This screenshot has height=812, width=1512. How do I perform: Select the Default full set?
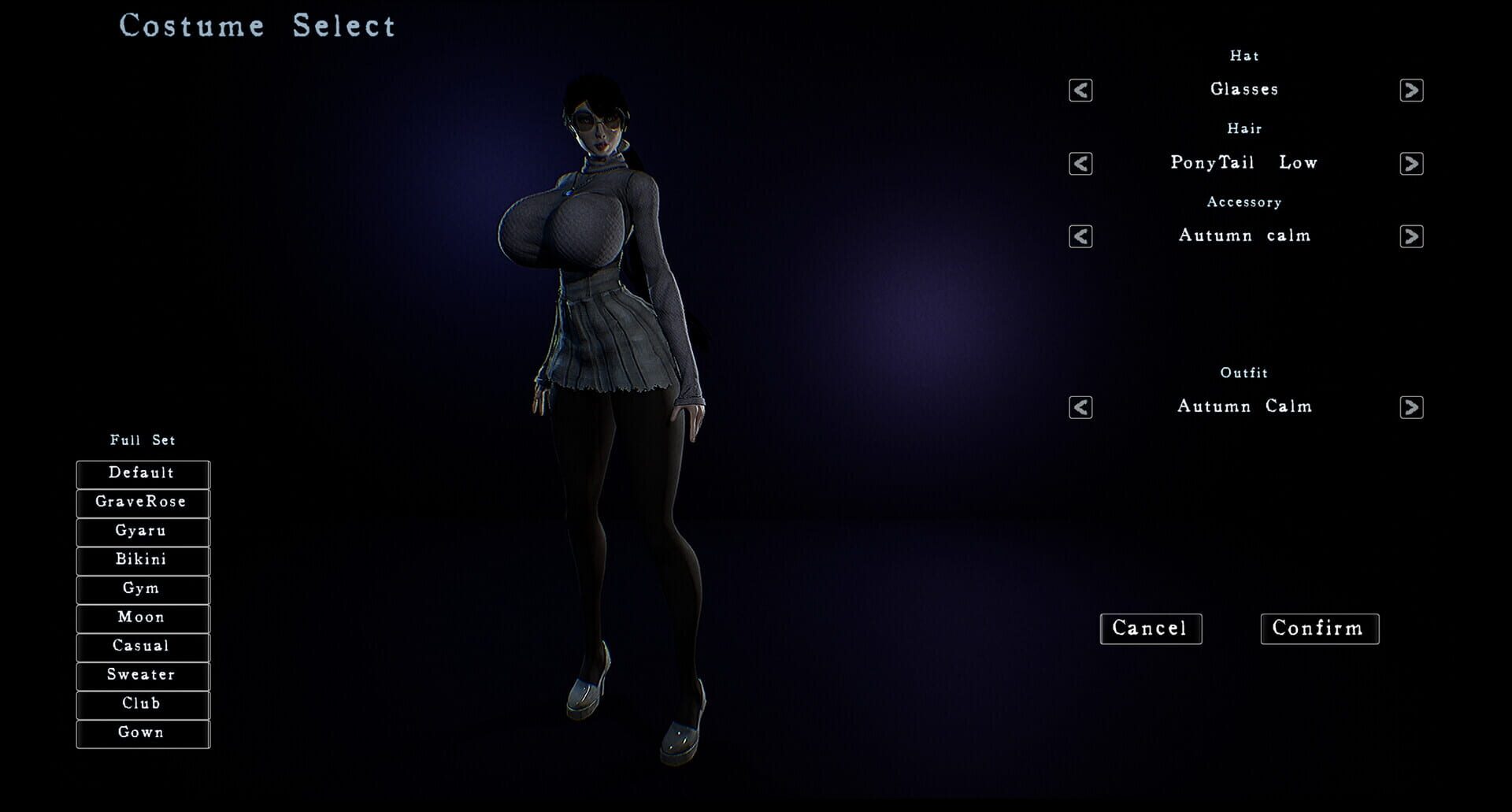[142, 473]
